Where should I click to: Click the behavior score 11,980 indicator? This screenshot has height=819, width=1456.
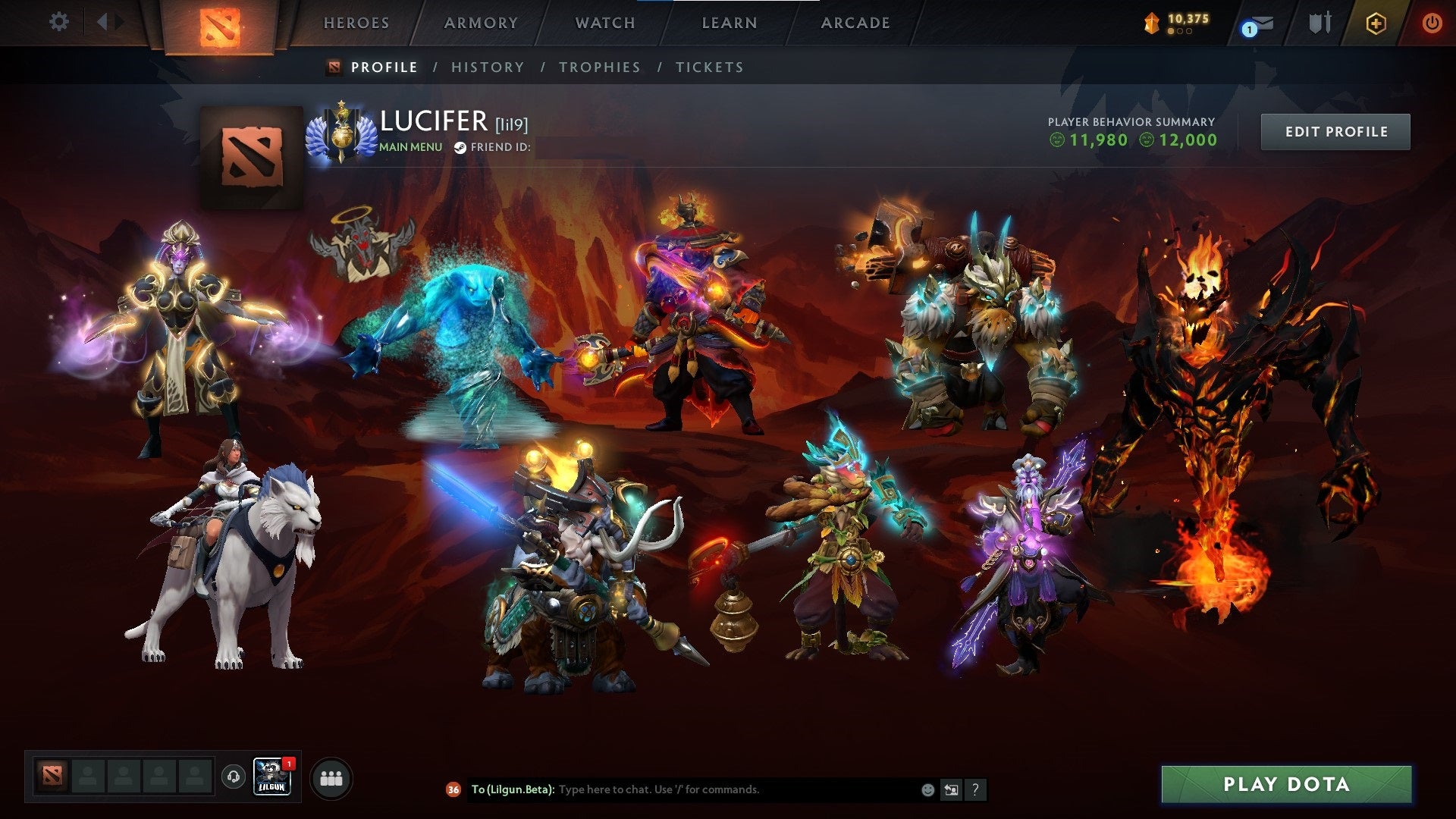[1090, 140]
